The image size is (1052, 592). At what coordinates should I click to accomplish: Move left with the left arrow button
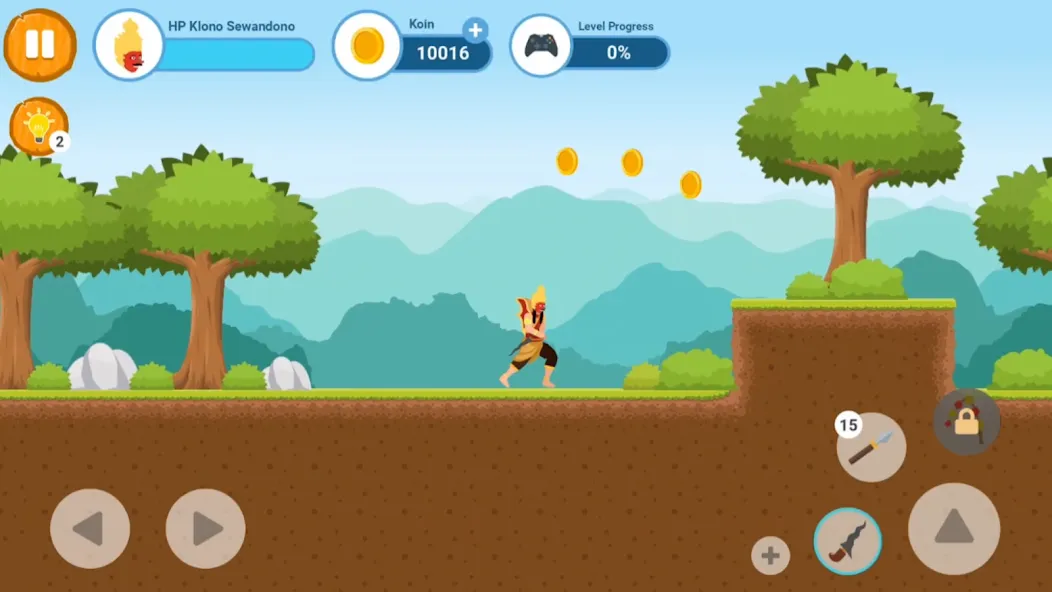90,528
